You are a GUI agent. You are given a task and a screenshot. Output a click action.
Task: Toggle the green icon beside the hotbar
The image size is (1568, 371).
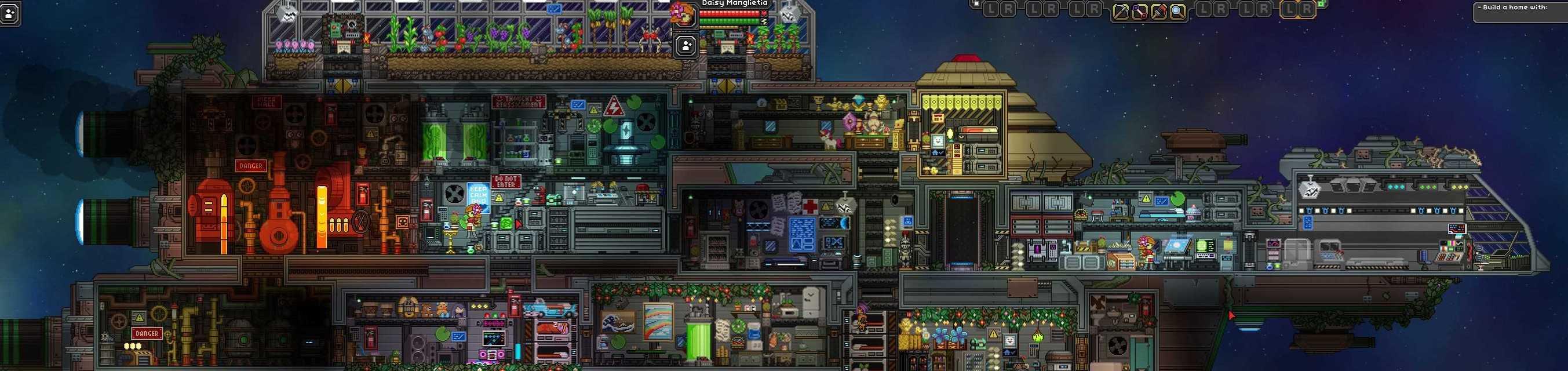[1321, 3]
